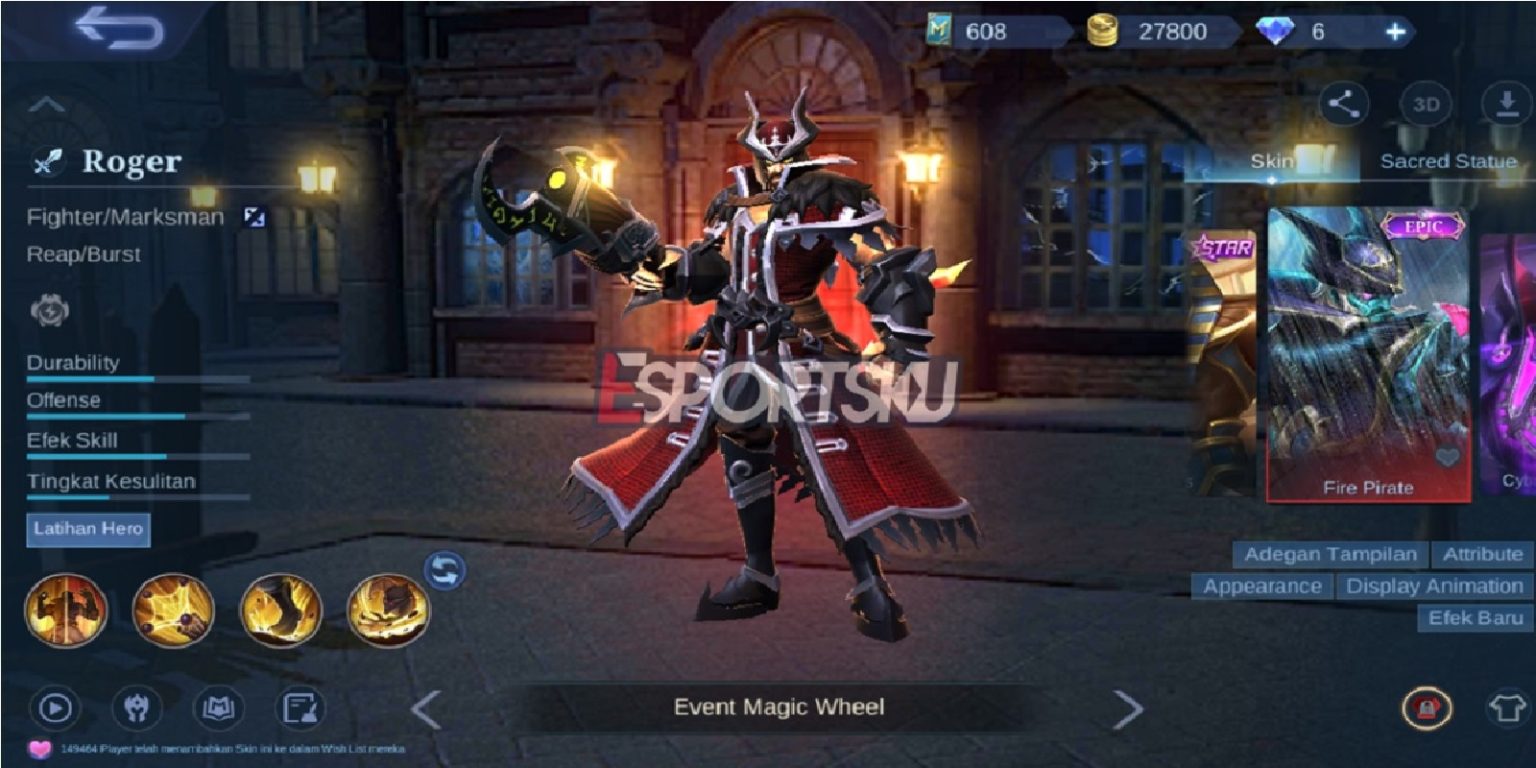This screenshot has width=1536, height=768.
Task: Select the Skin tab
Action: [x=1270, y=160]
